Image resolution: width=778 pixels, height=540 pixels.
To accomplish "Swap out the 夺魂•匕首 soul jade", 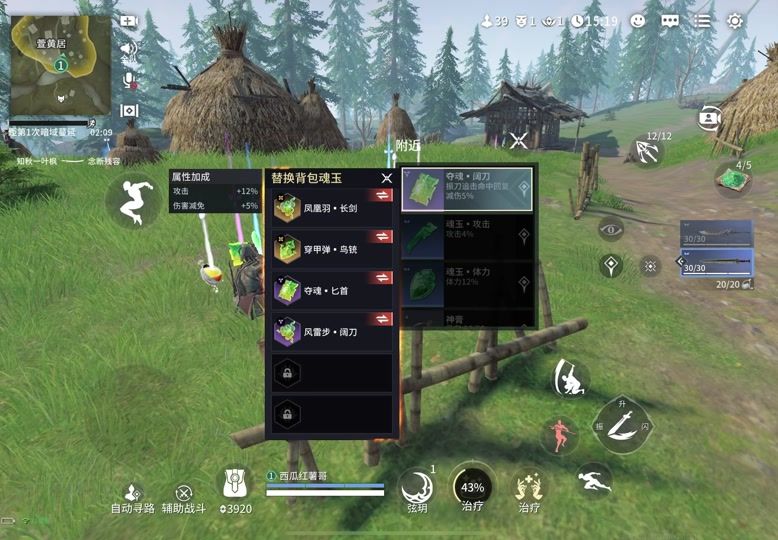I will tap(382, 289).
